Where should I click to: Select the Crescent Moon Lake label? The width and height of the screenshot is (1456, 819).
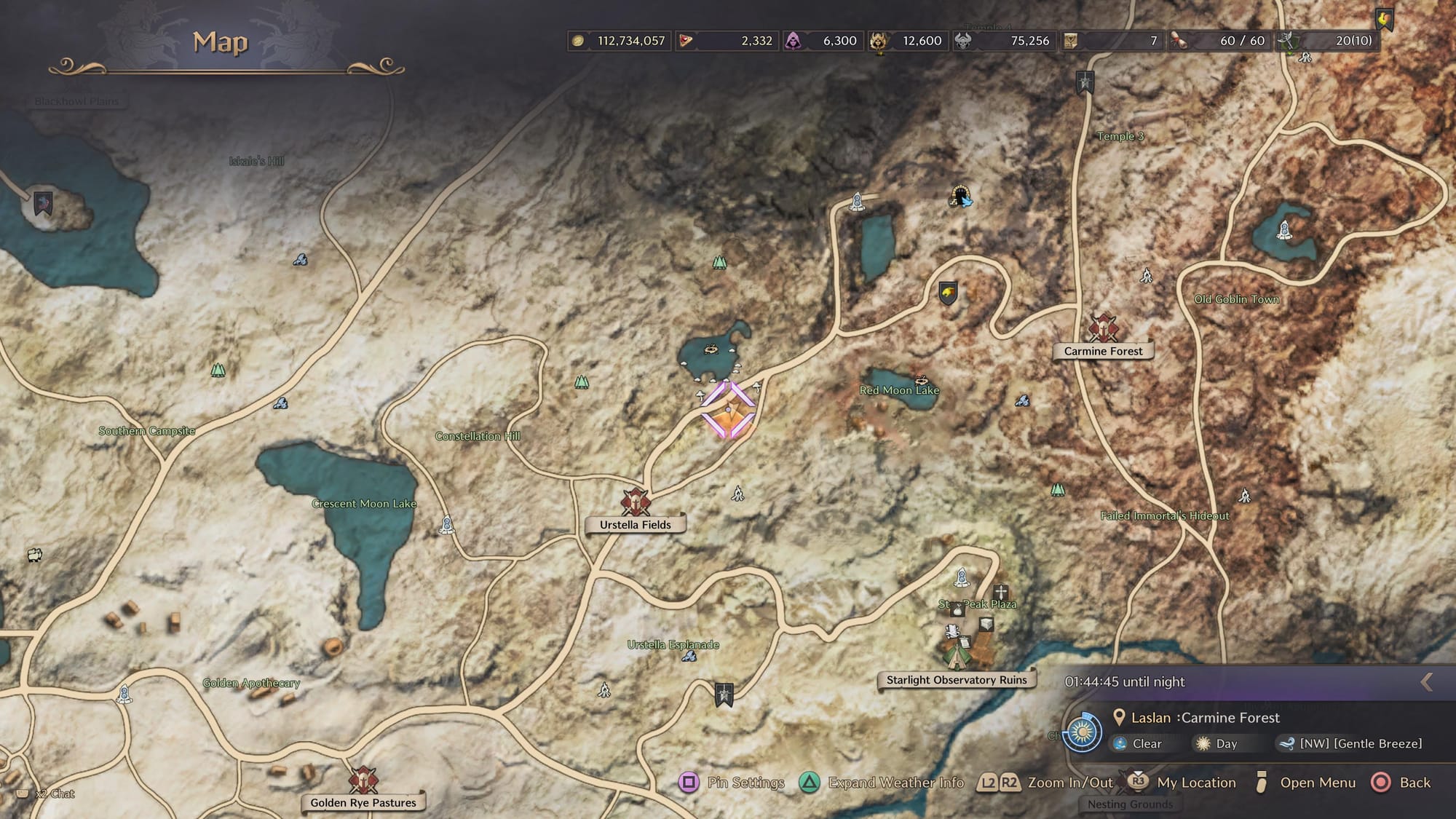364,503
